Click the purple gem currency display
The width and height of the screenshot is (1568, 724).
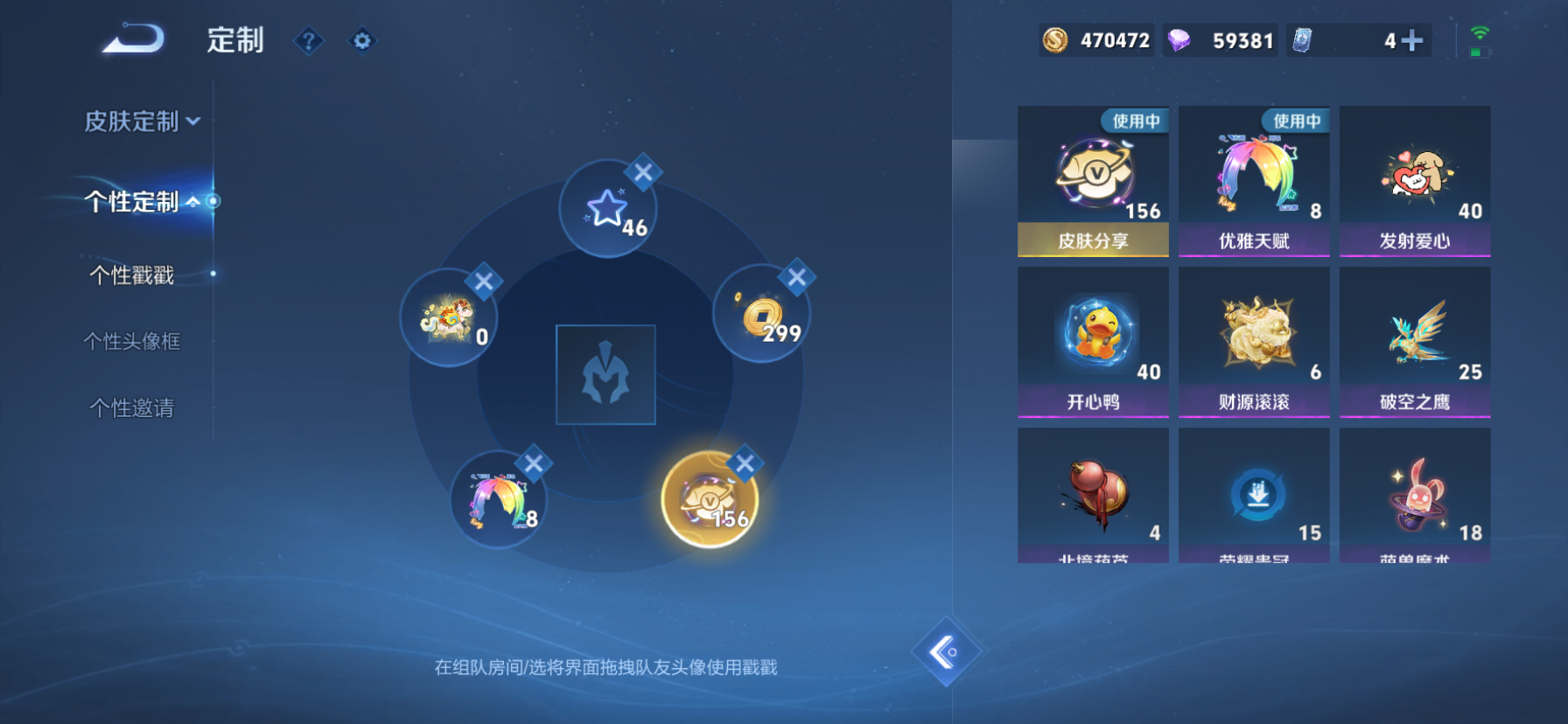1221,39
